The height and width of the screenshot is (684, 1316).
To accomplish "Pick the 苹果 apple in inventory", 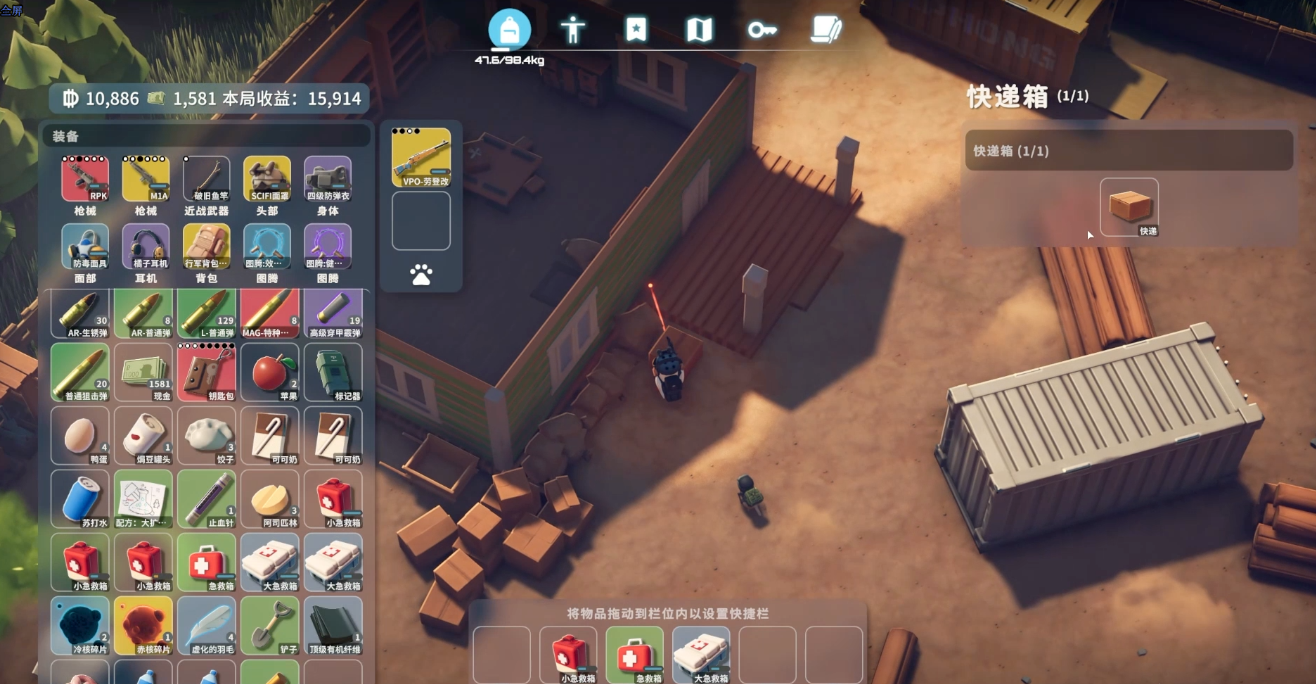I will click(x=268, y=372).
